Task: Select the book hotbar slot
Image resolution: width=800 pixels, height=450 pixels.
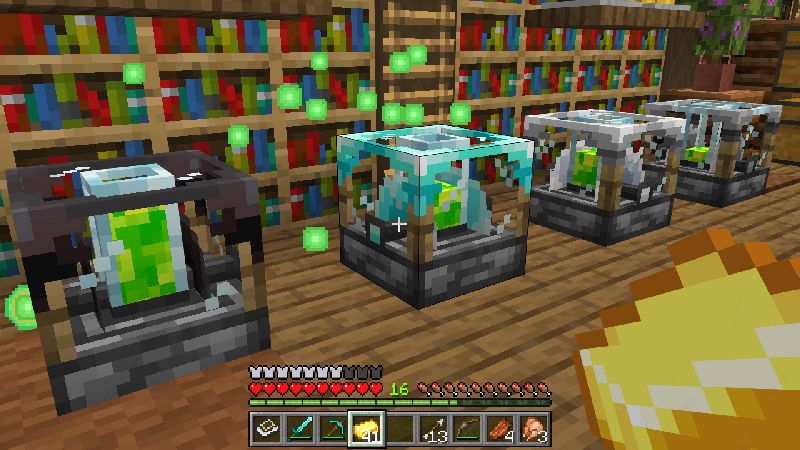Action: click(x=267, y=428)
